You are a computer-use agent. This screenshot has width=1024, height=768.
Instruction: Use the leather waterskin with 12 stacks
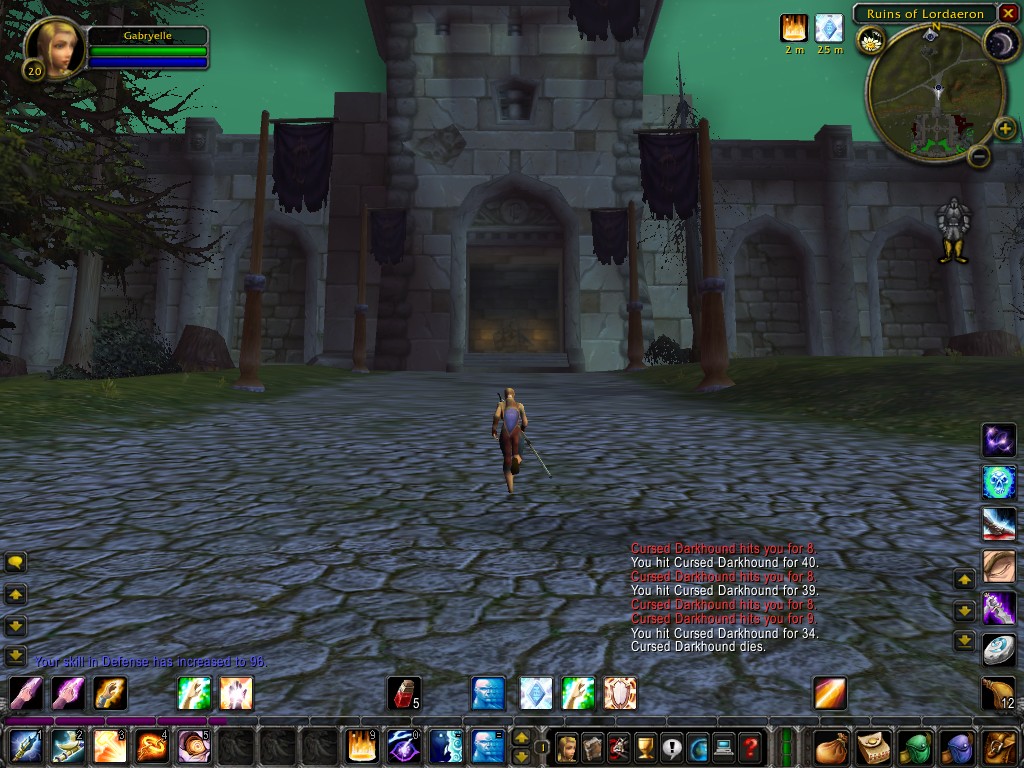998,692
